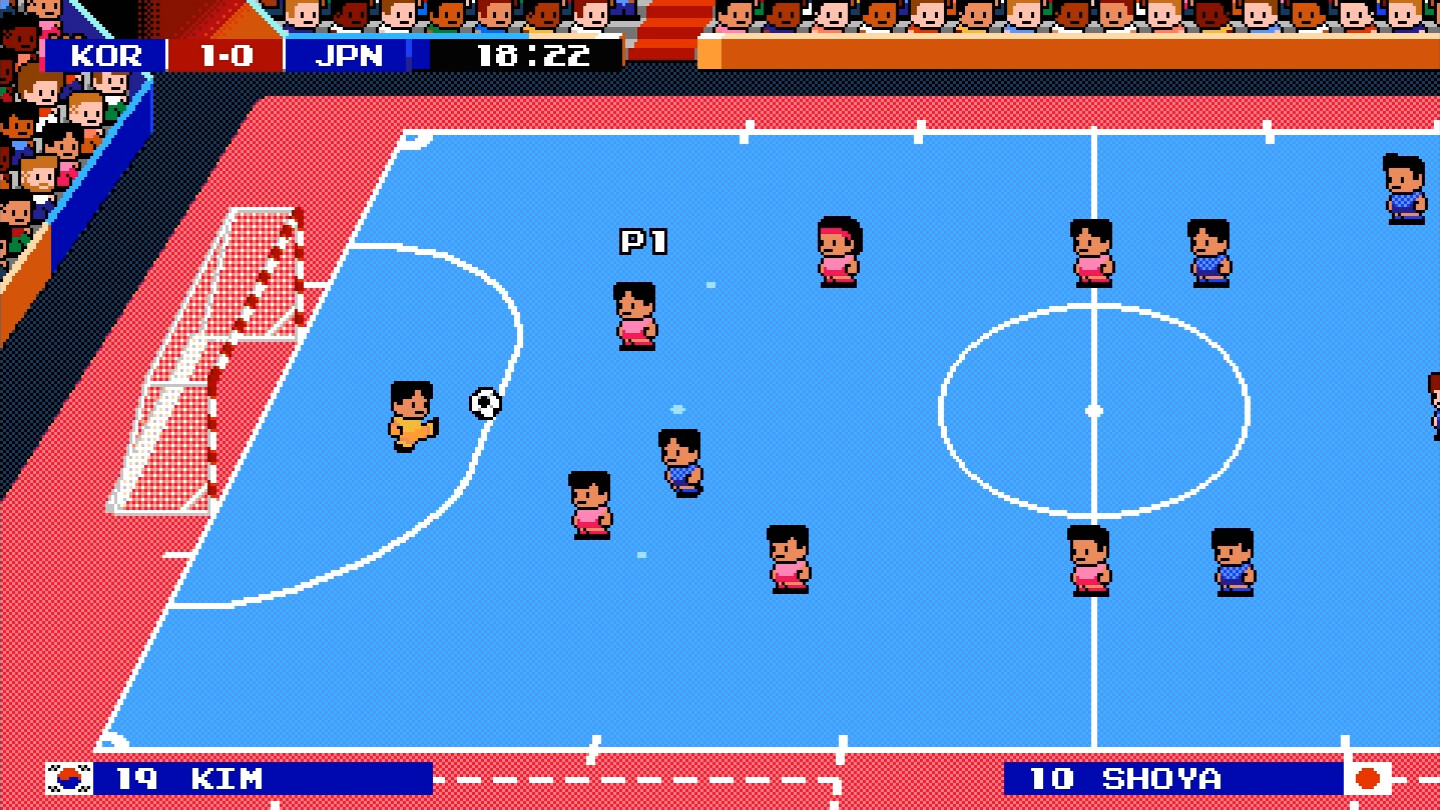This screenshot has height=810, width=1440.
Task: Click the center spot of the midfield circle
Action: [x=1092, y=408]
